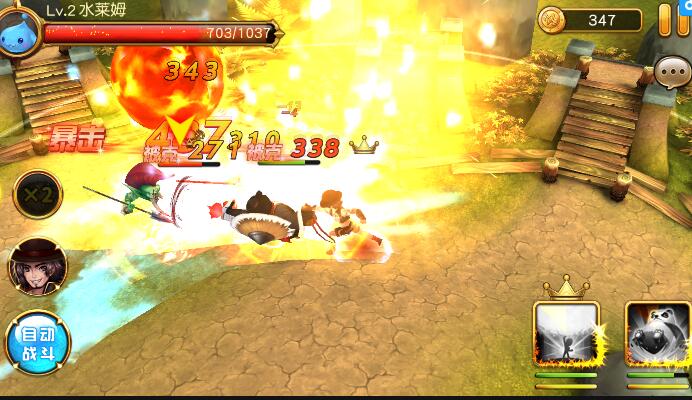Screen dimensions: 692x400
Task: Toggle the ×2 battle speed button
Action: click(x=37, y=193)
